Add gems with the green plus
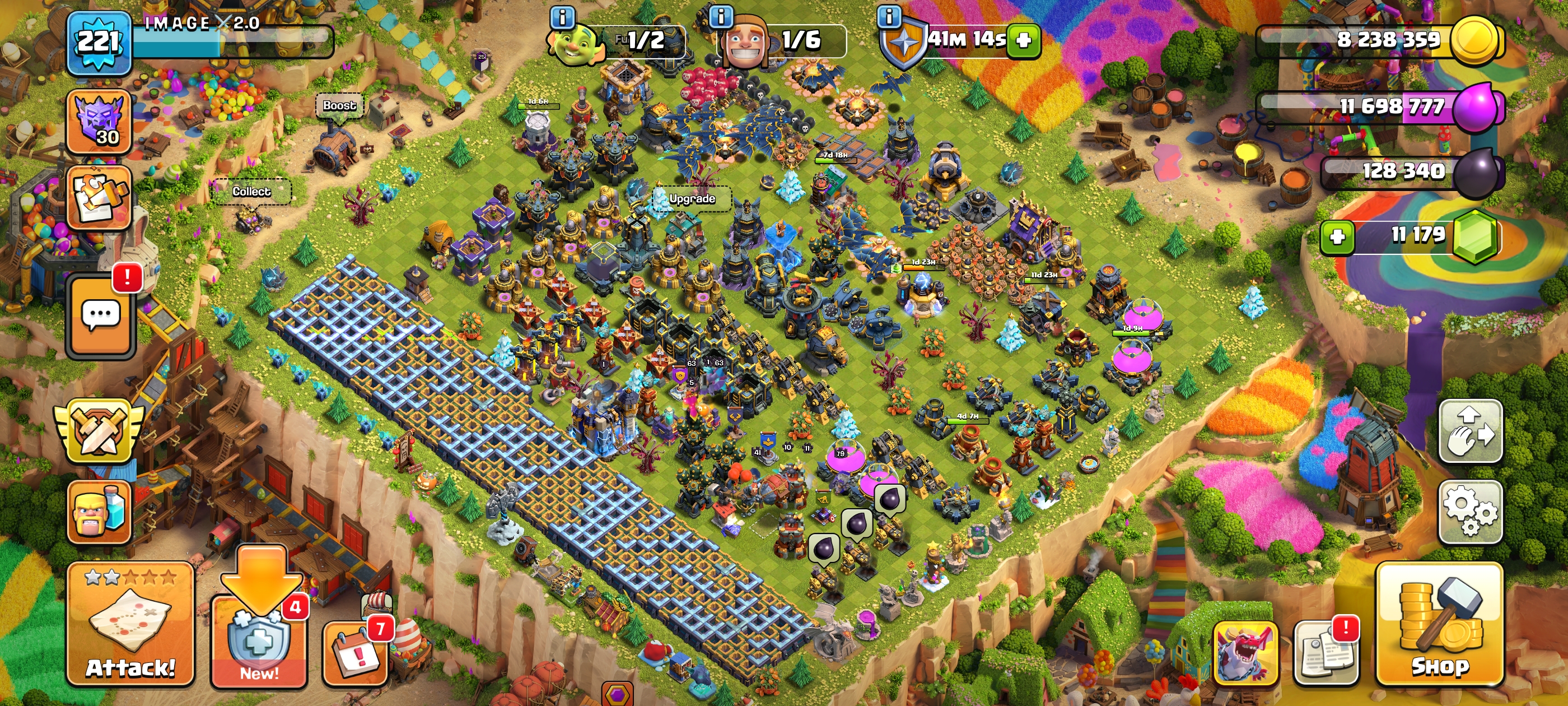Viewport: 1568px width, 706px height. pos(1337,236)
